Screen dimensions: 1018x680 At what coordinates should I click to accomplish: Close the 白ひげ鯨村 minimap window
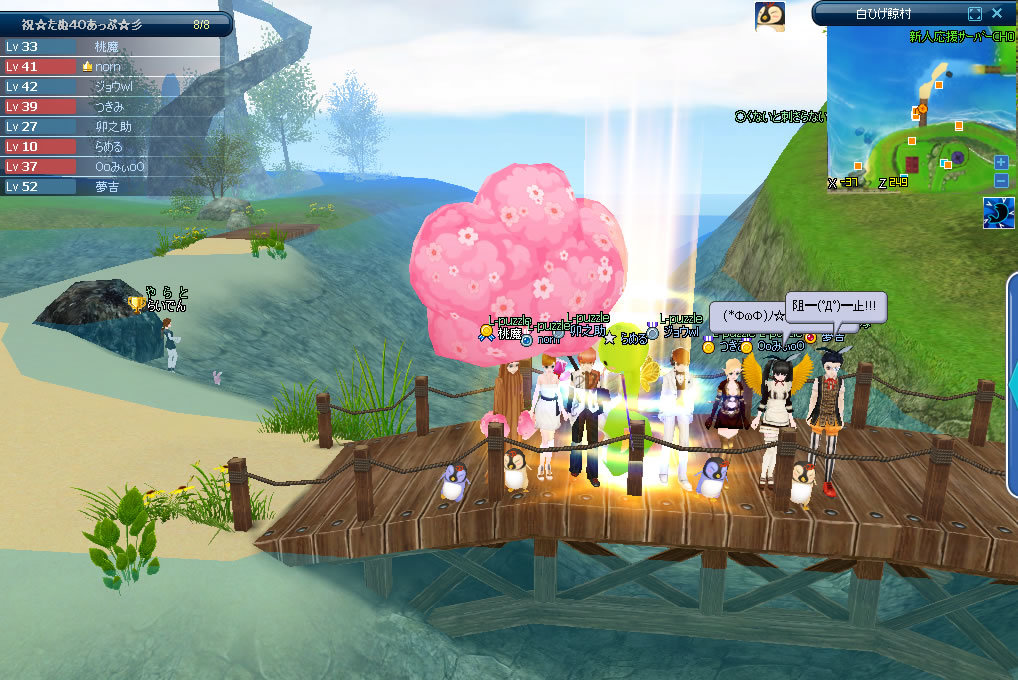[997, 13]
